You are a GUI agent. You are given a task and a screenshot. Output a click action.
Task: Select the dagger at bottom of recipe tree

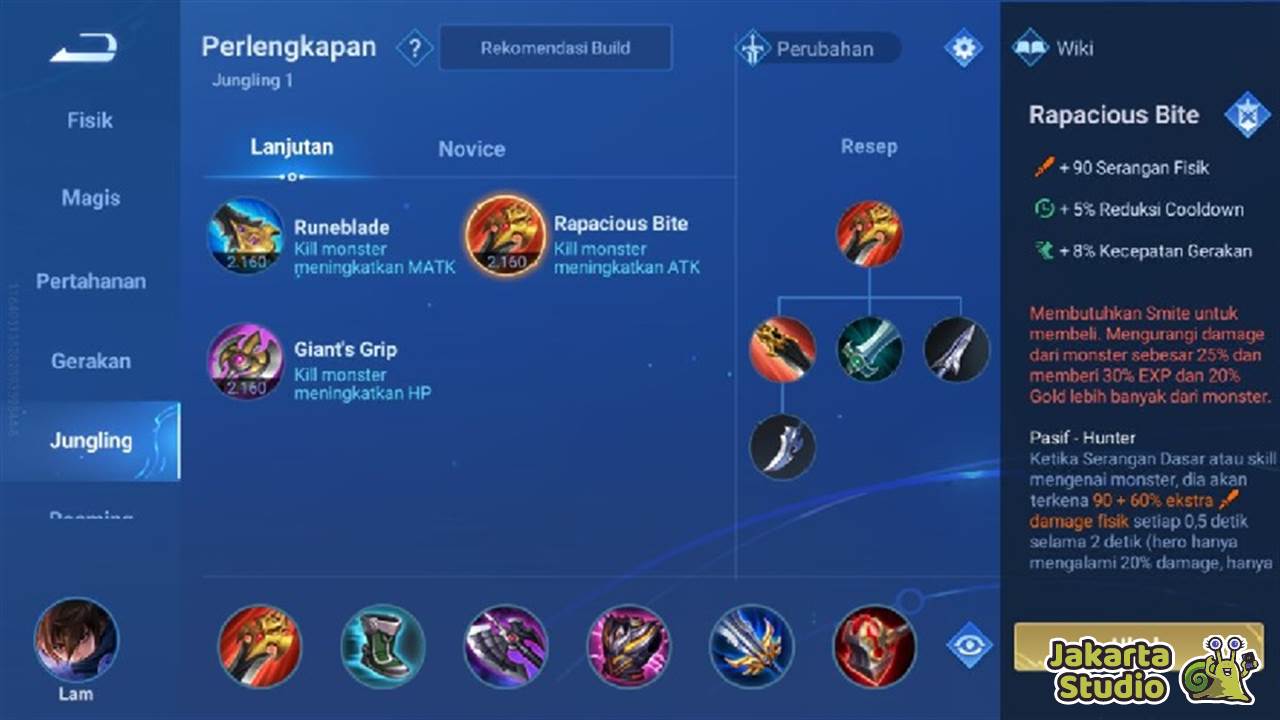pyautogui.click(x=782, y=447)
